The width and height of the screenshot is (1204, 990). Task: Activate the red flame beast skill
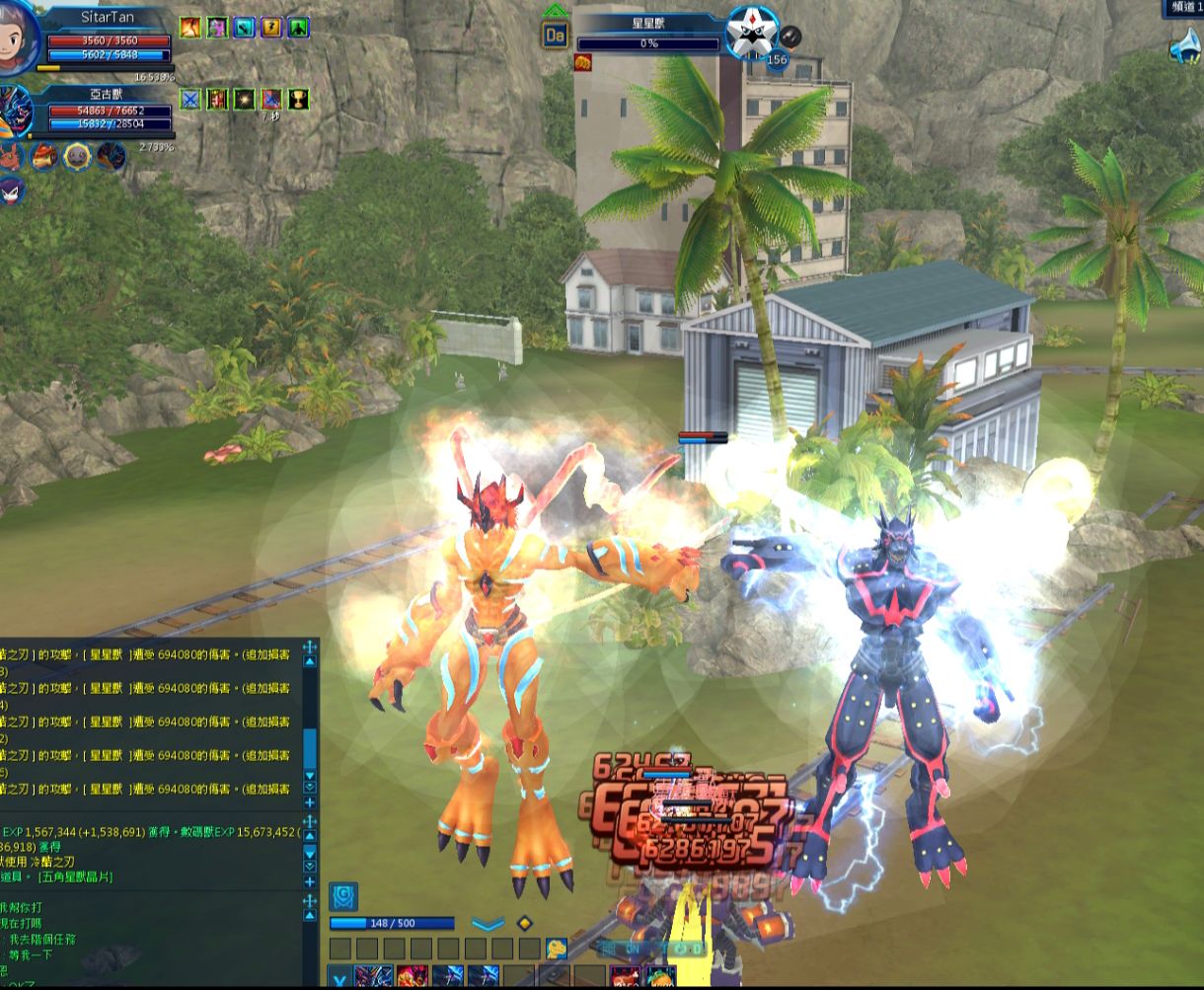413,978
